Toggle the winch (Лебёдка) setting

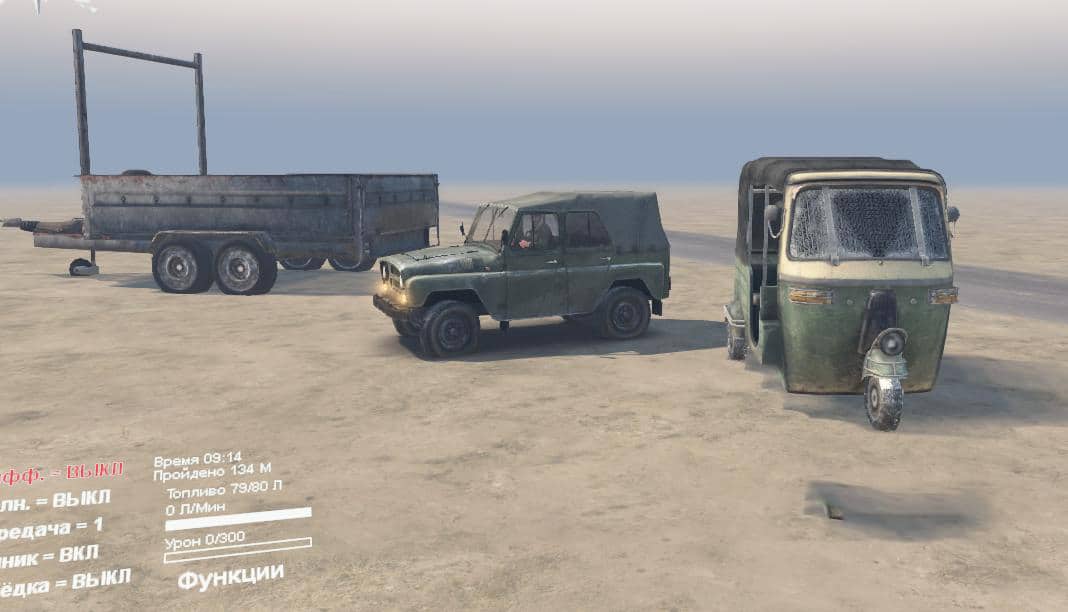pos(64,581)
